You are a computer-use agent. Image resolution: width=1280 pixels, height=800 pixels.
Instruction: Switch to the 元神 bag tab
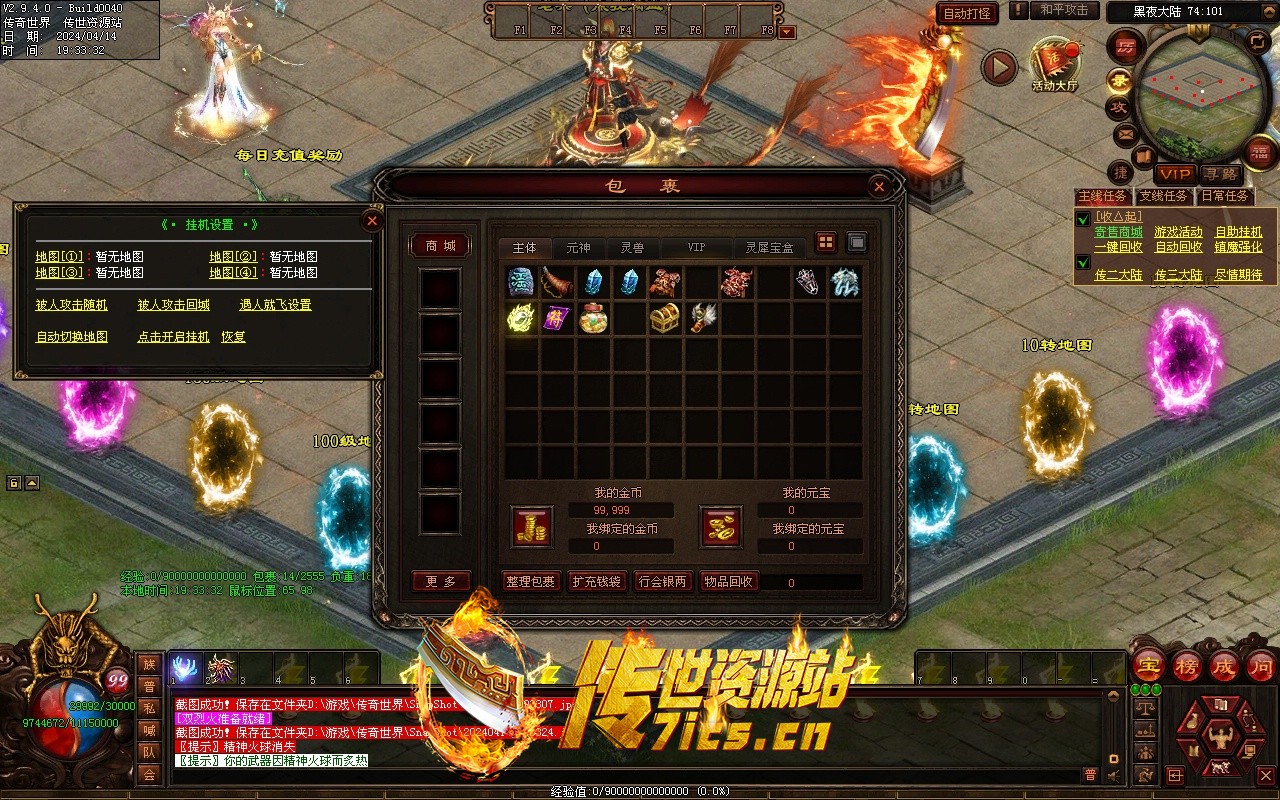tap(578, 247)
